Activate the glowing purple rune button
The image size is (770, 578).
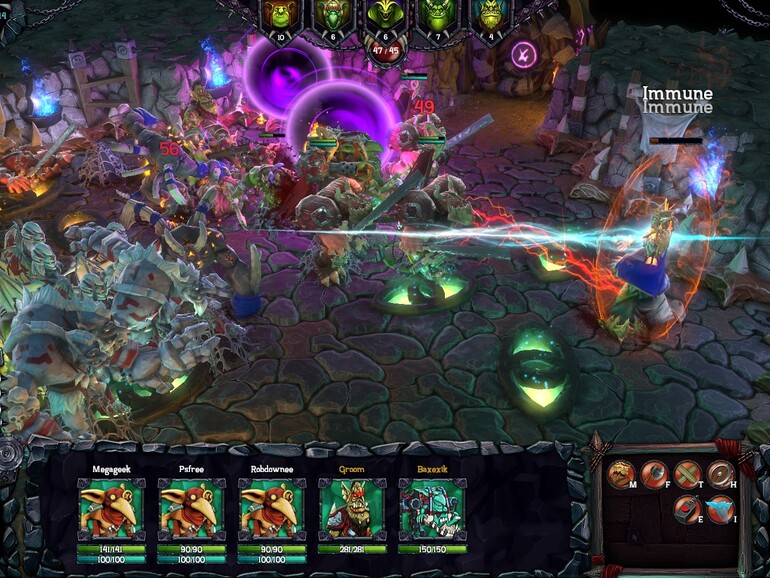click(x=523, y=53)
